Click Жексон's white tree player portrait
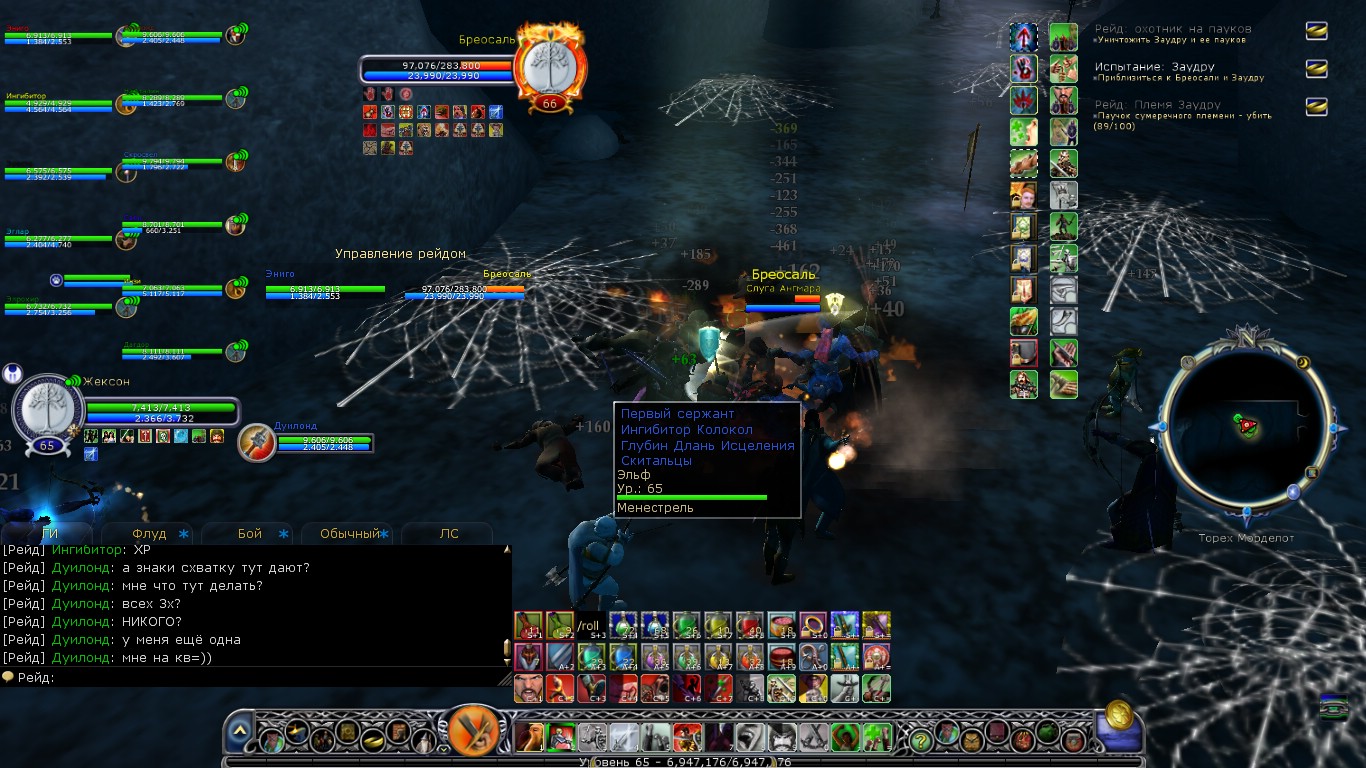Screen dimensions: 1366x768 point(47,412)
